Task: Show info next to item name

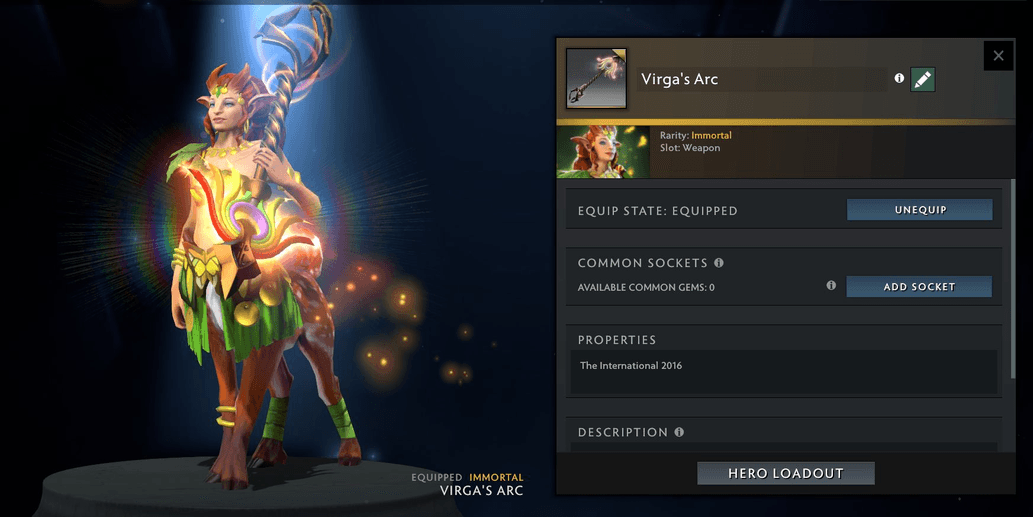Action: [899, 78]
